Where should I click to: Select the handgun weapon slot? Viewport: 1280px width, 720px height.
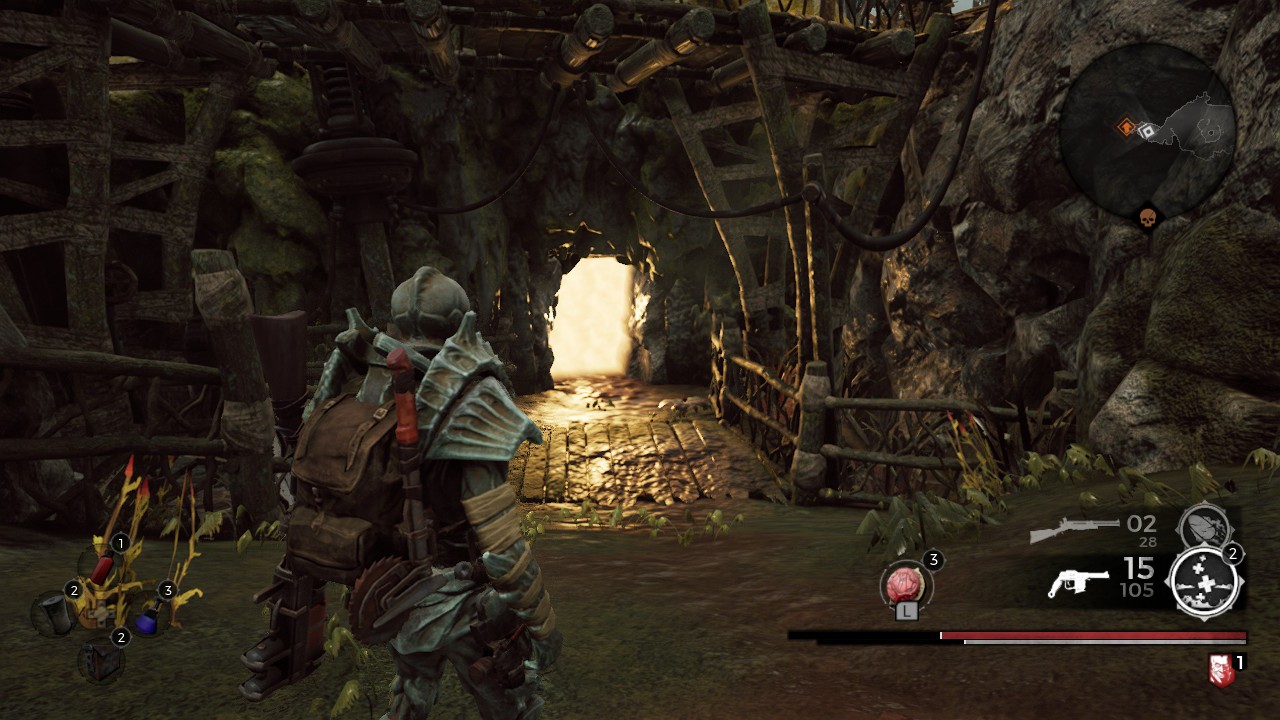pyautogui.click(x=1078, y=582)
